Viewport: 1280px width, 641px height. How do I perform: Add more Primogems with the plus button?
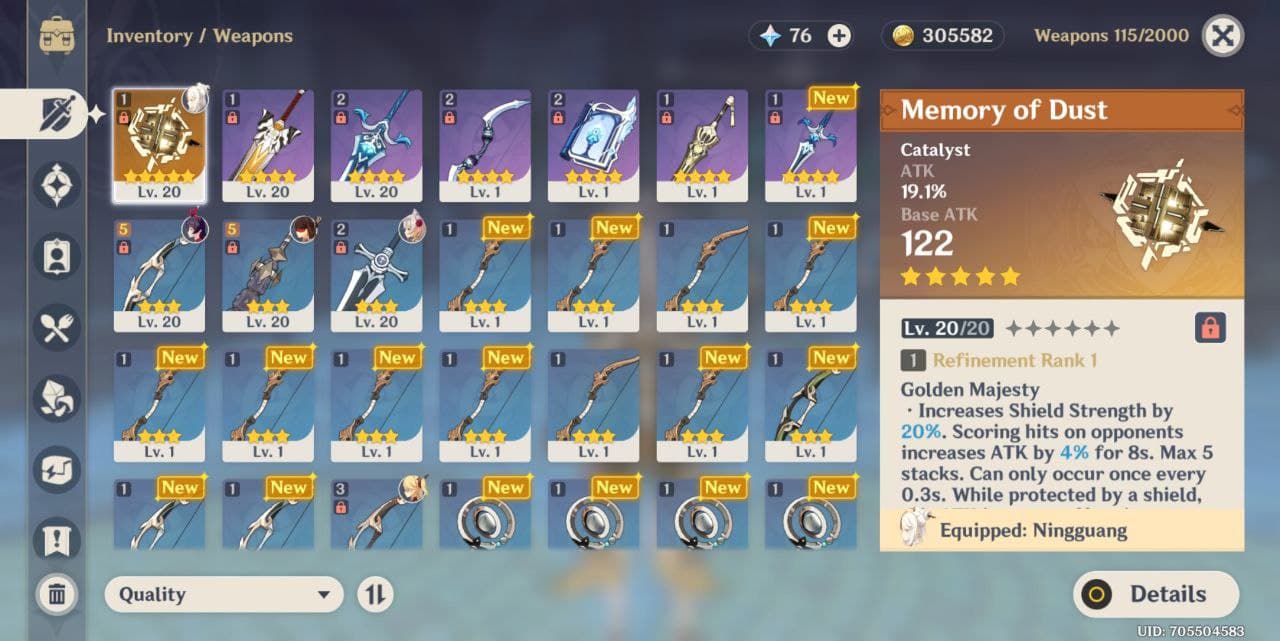839,36
